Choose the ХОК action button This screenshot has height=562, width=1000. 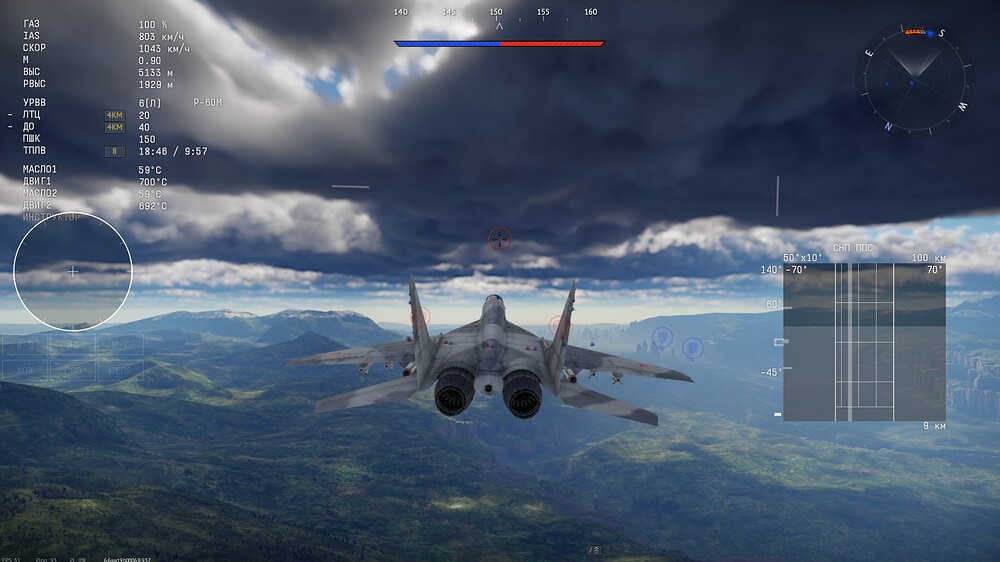point(24,370)
